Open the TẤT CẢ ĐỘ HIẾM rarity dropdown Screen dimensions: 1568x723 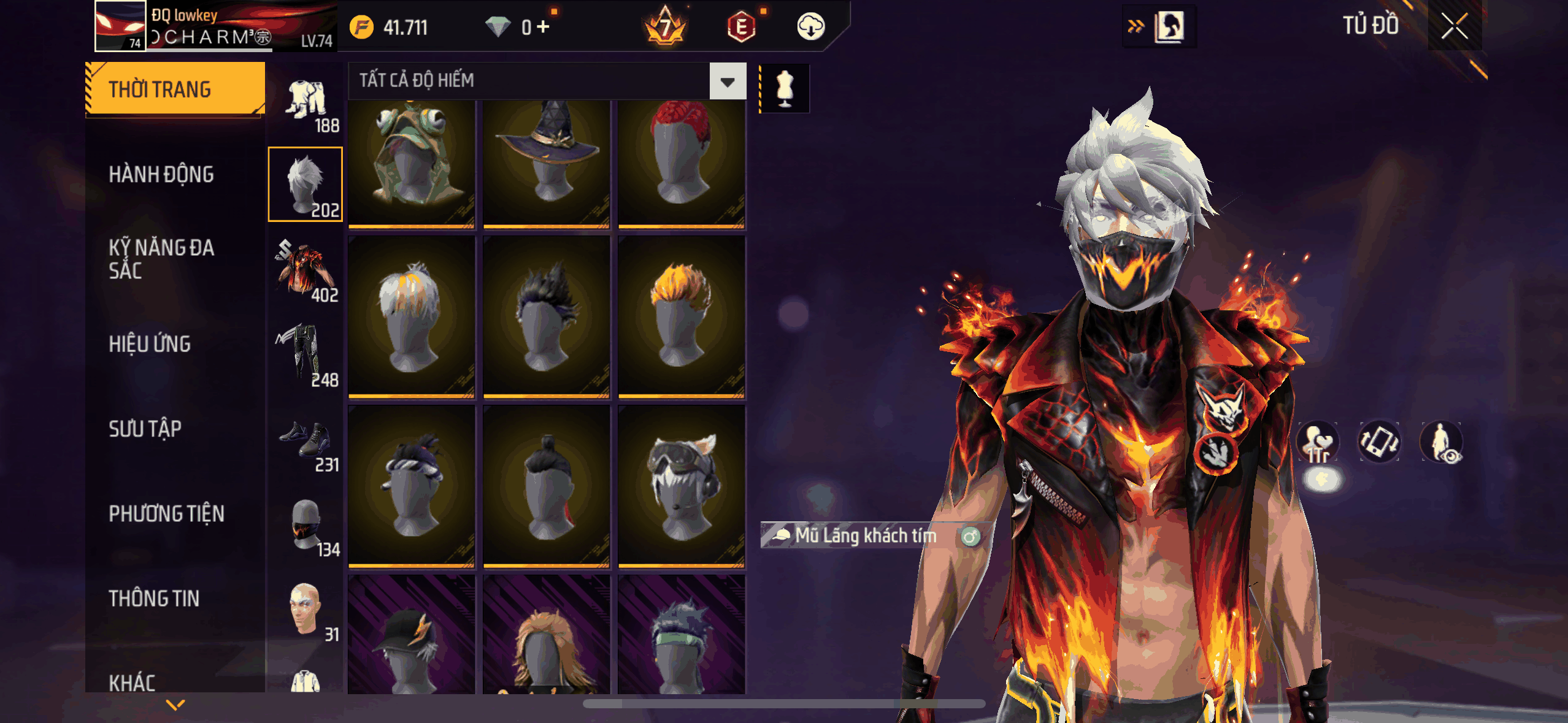[x=728, y=81]
